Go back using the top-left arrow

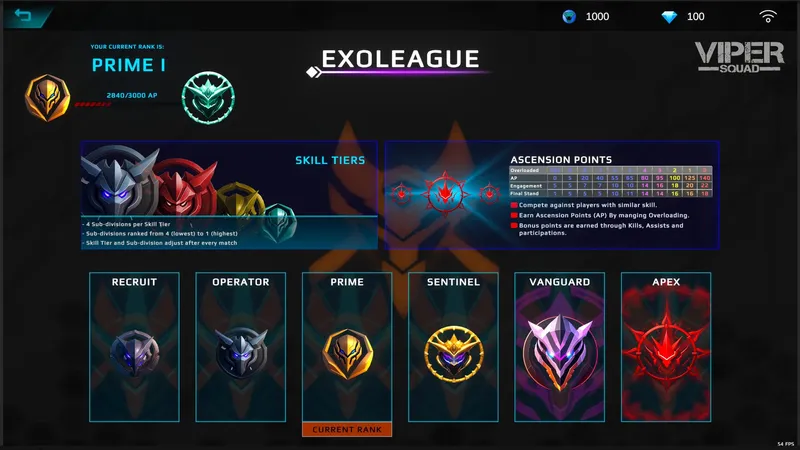click(x=22, y=16)
